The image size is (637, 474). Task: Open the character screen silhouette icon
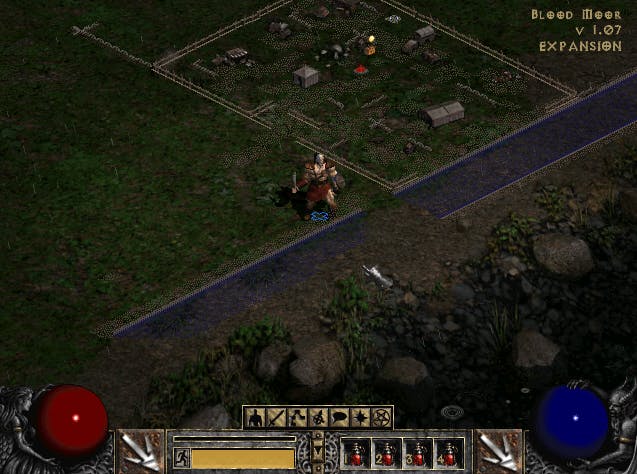click(x=254, y=417)
